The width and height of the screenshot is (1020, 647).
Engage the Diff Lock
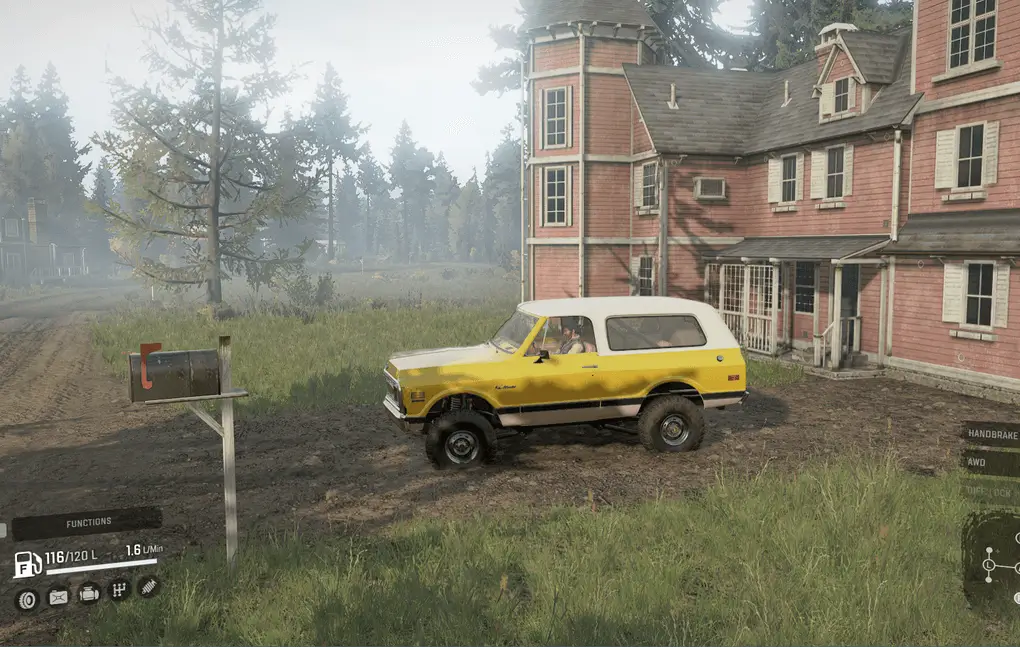pos(989,491)
